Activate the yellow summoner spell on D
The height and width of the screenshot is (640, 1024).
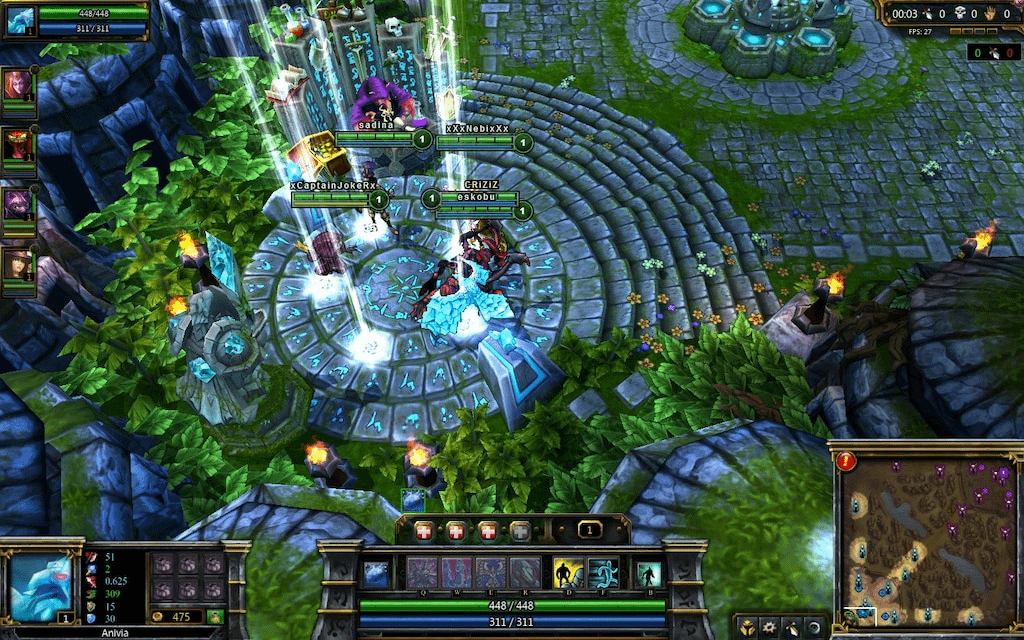tap(569, 573)
